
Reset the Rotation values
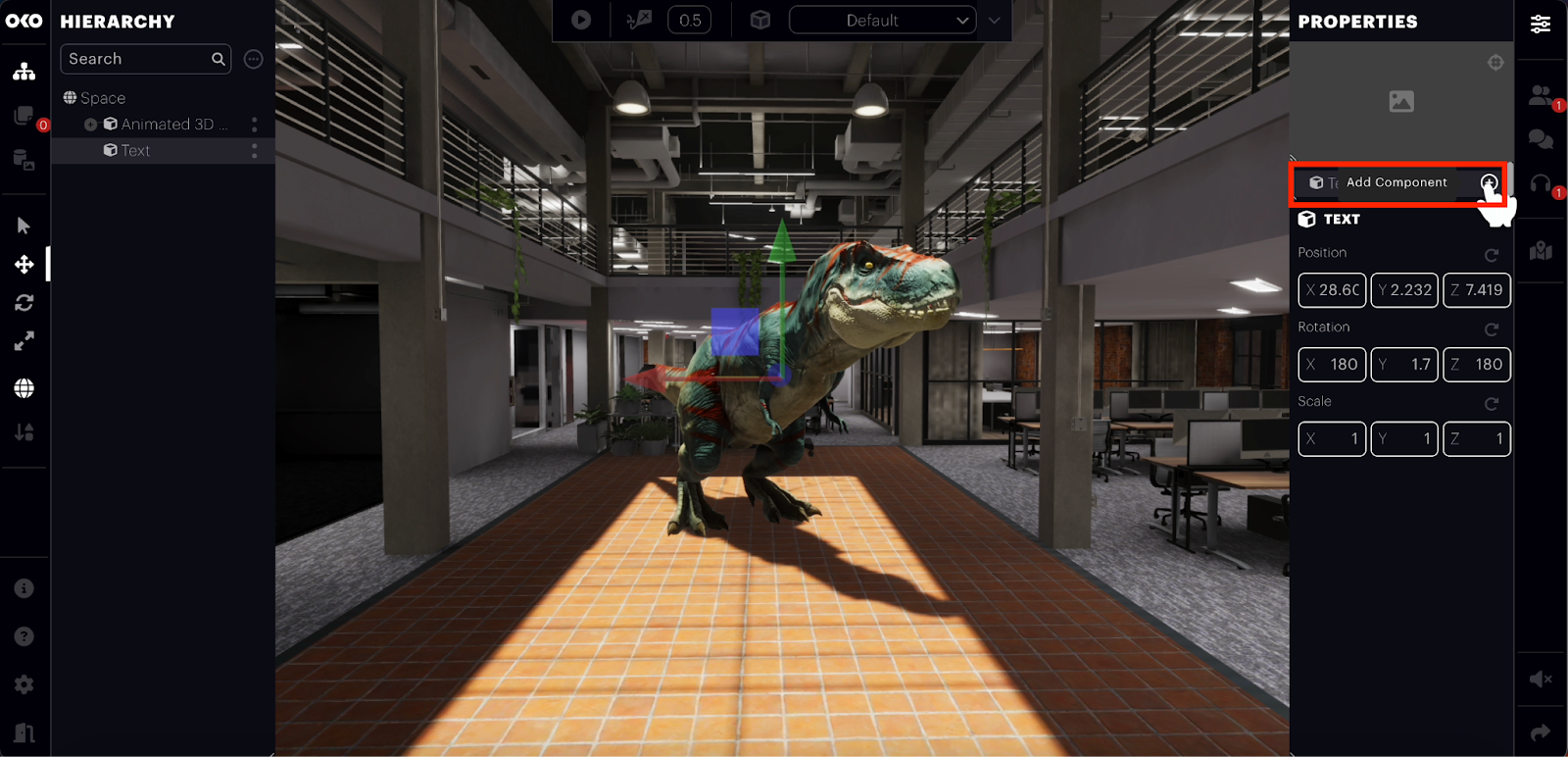[x=1492, y=329]
